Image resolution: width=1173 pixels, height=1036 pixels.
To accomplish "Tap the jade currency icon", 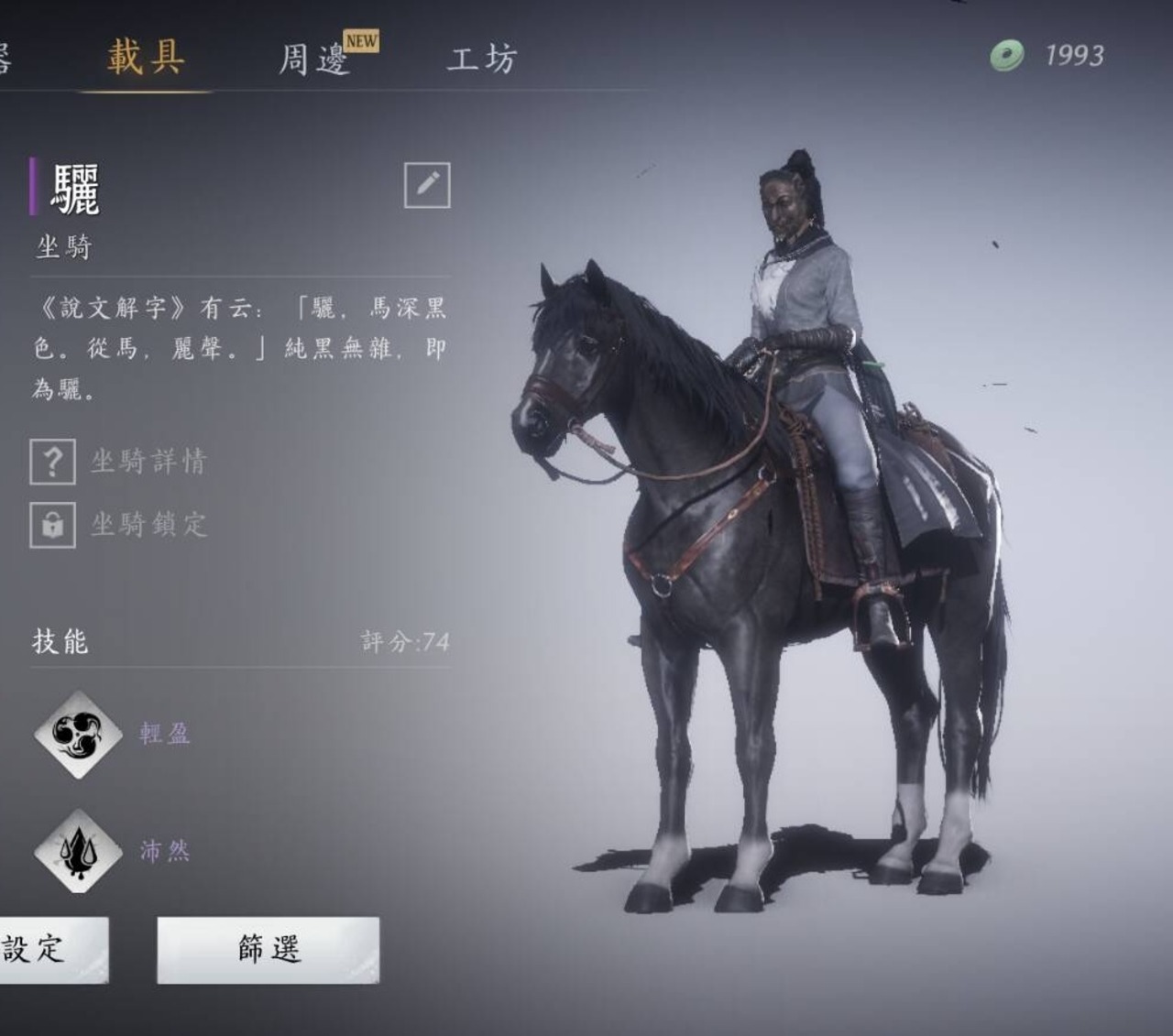I will click(1006, 56).
